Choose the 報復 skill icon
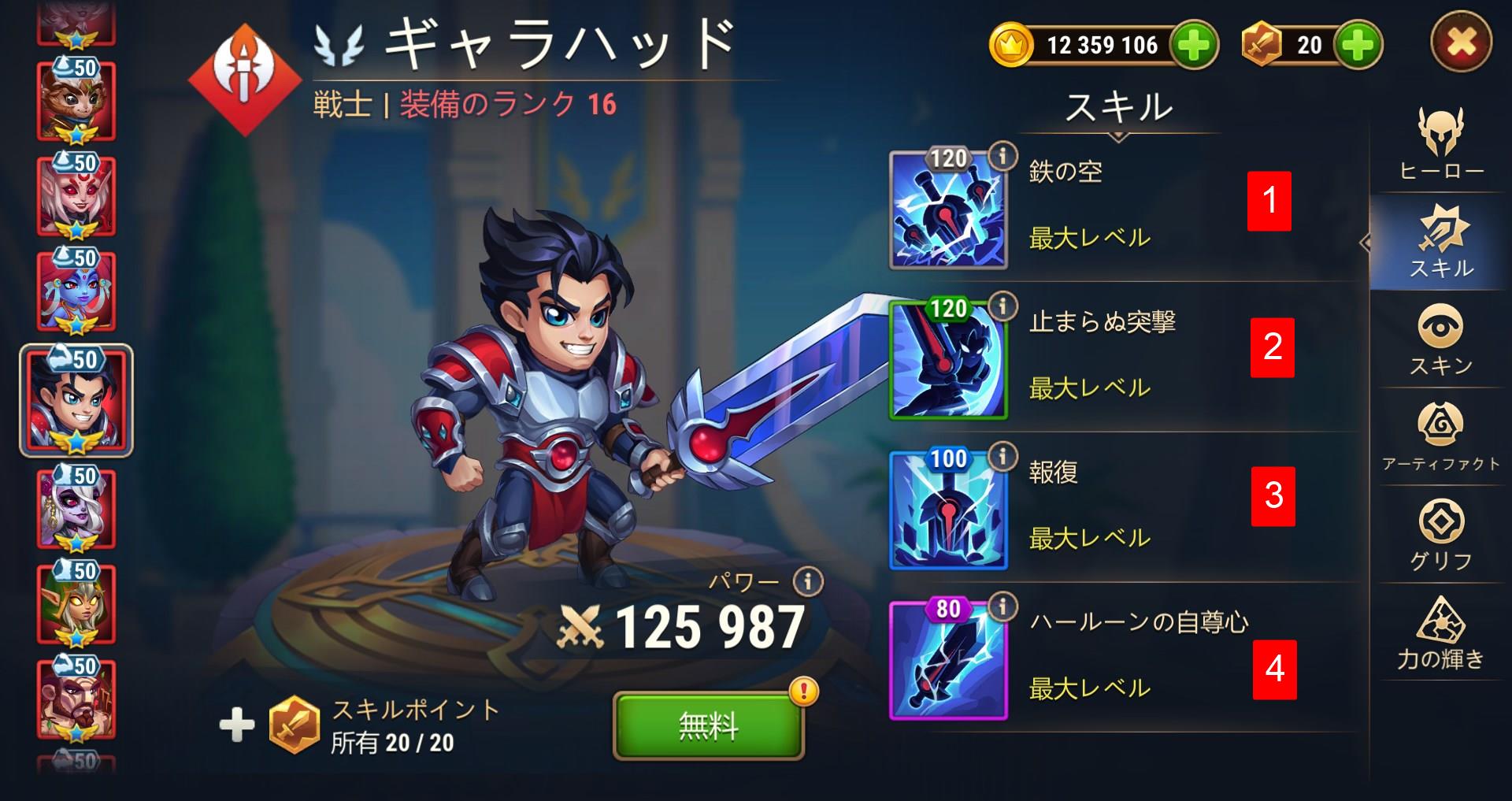The width and height of the screenshot is (1512, 801). [948, 512]
